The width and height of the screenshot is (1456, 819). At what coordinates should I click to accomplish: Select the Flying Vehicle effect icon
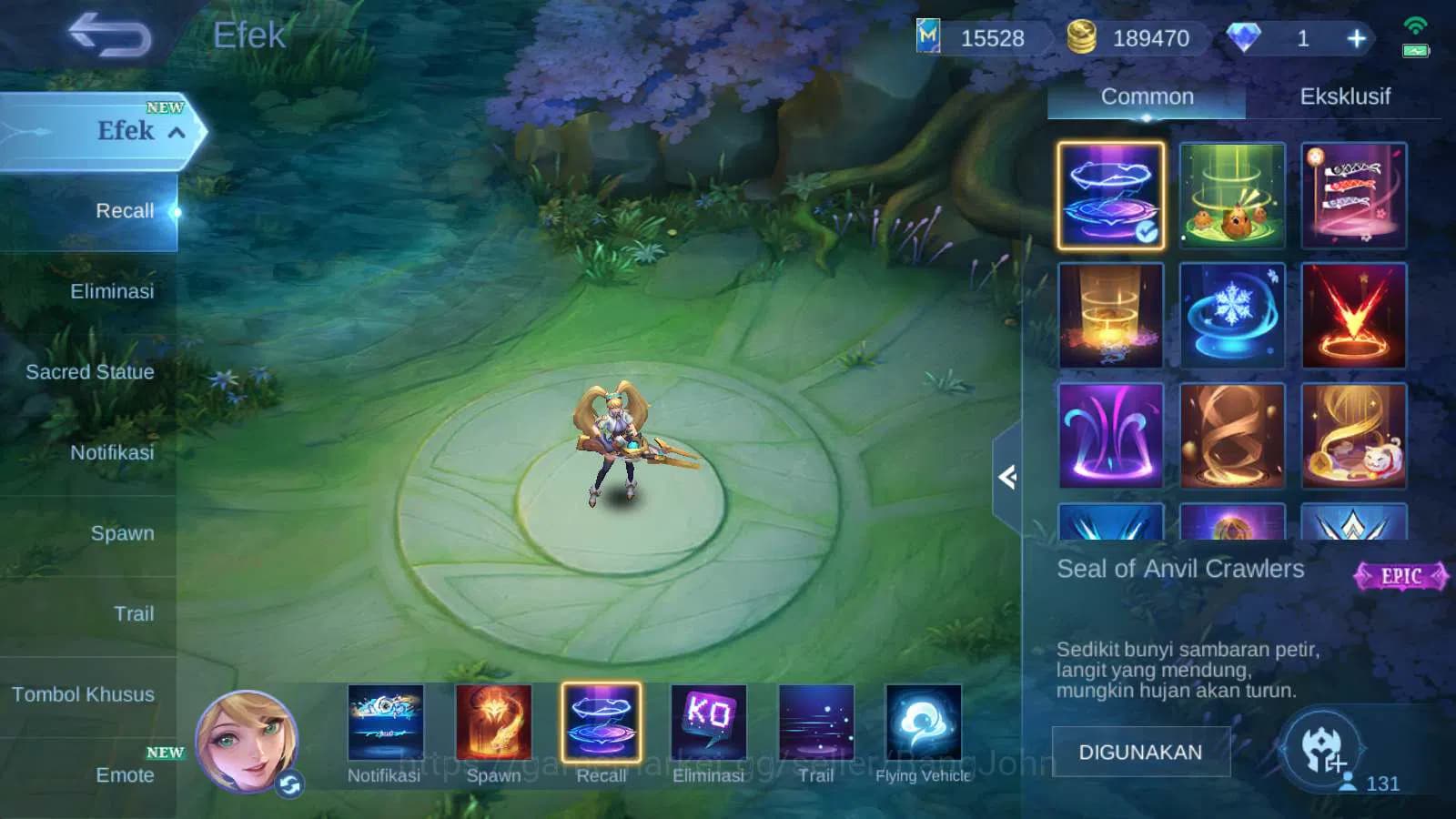(x=925, y=725)
